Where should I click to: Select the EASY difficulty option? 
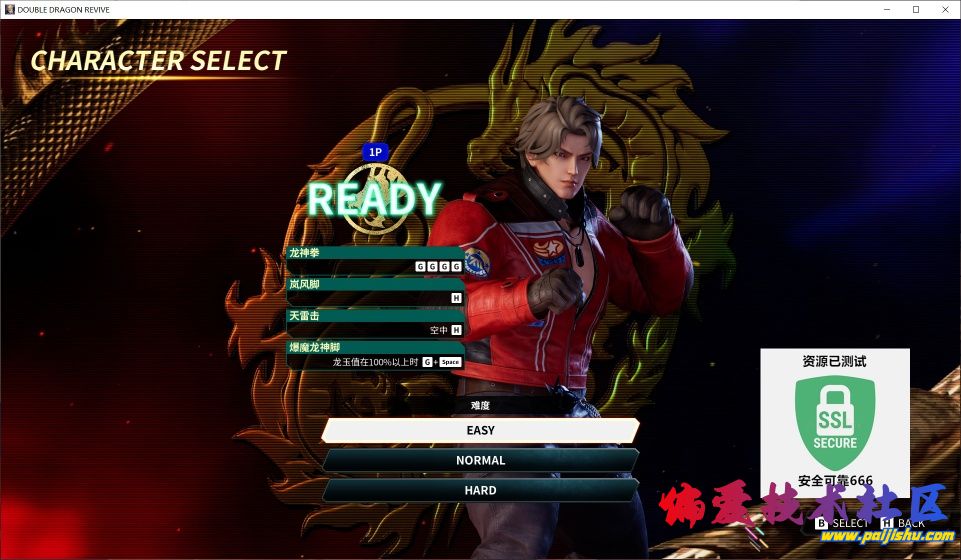coord(480,430)
